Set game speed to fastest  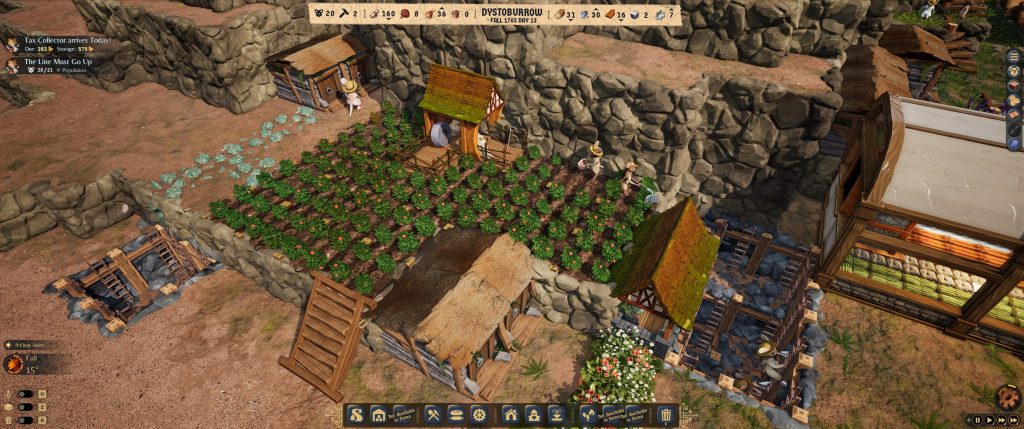(x=1014, y=420)
